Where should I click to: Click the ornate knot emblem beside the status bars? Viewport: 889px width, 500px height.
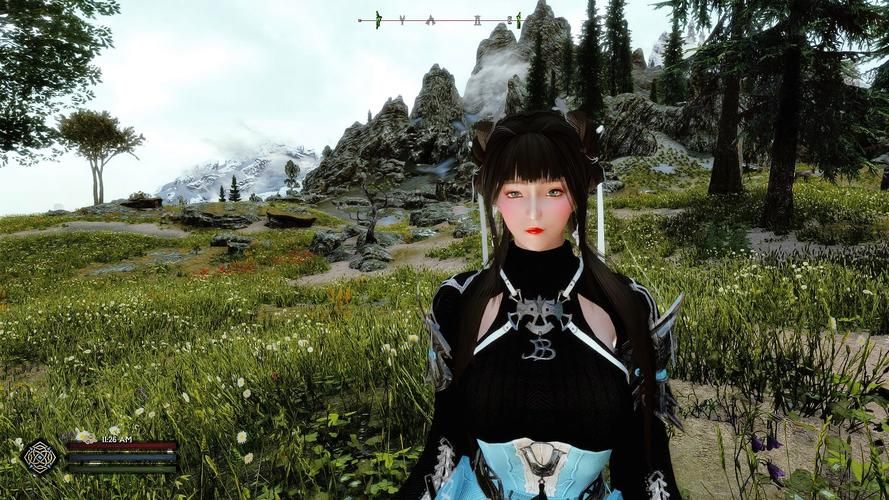tap(41, 457)
